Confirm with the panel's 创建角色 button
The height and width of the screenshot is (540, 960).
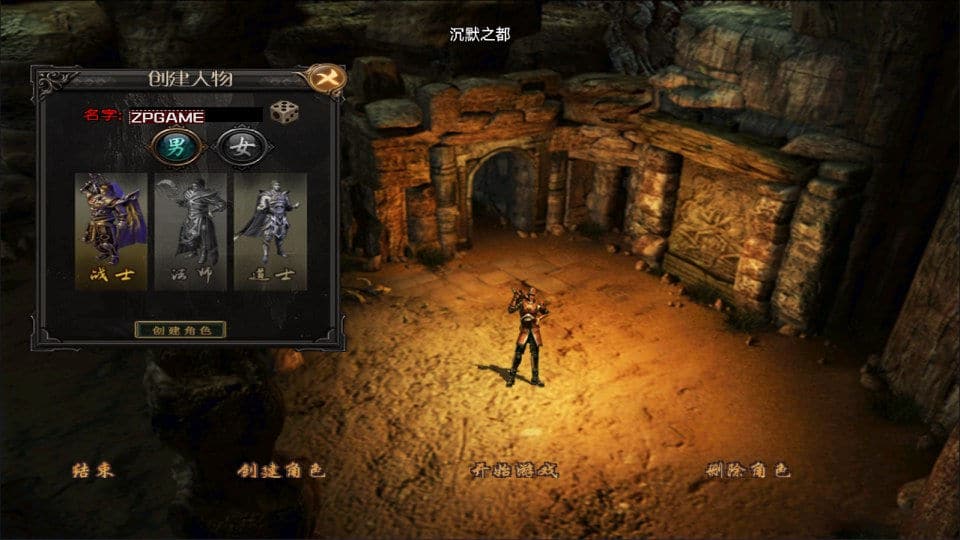point(181,329)
